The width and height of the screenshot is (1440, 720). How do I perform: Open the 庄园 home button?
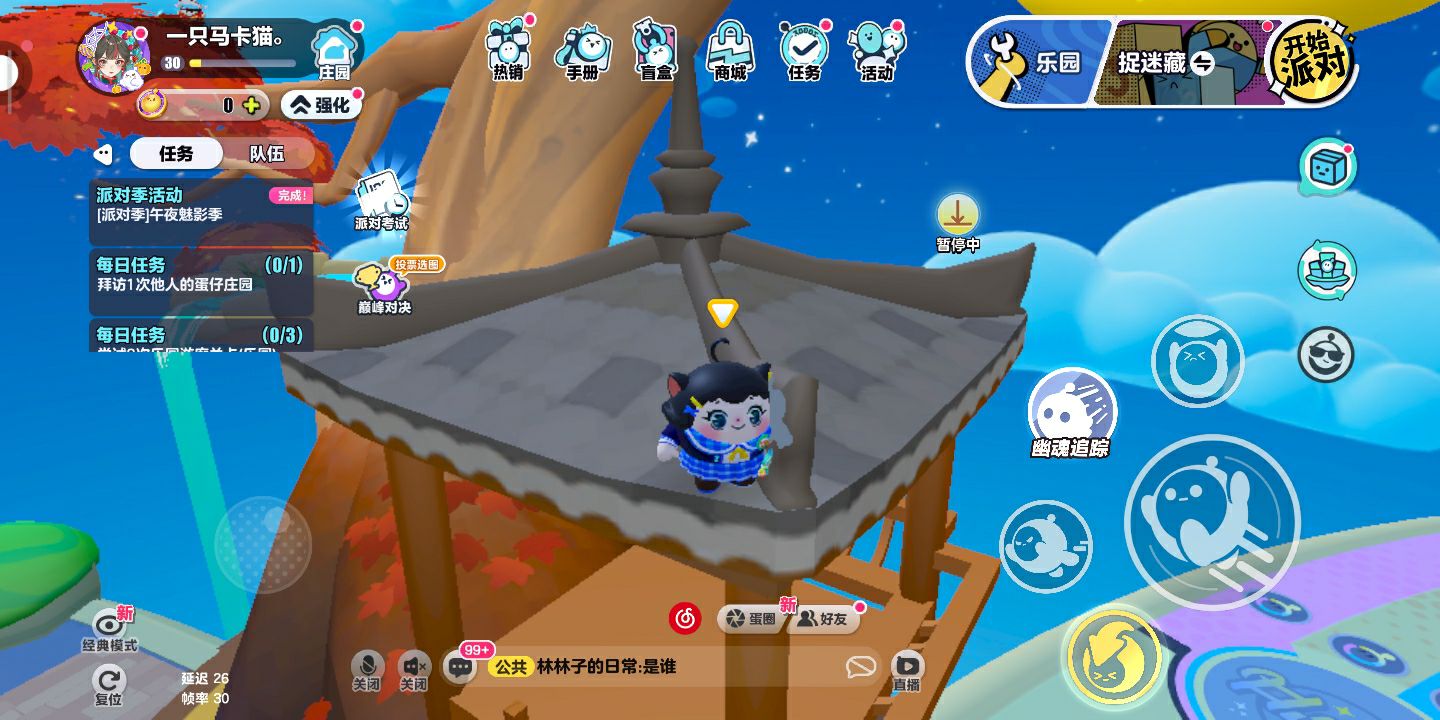click(x=334, y=52)
